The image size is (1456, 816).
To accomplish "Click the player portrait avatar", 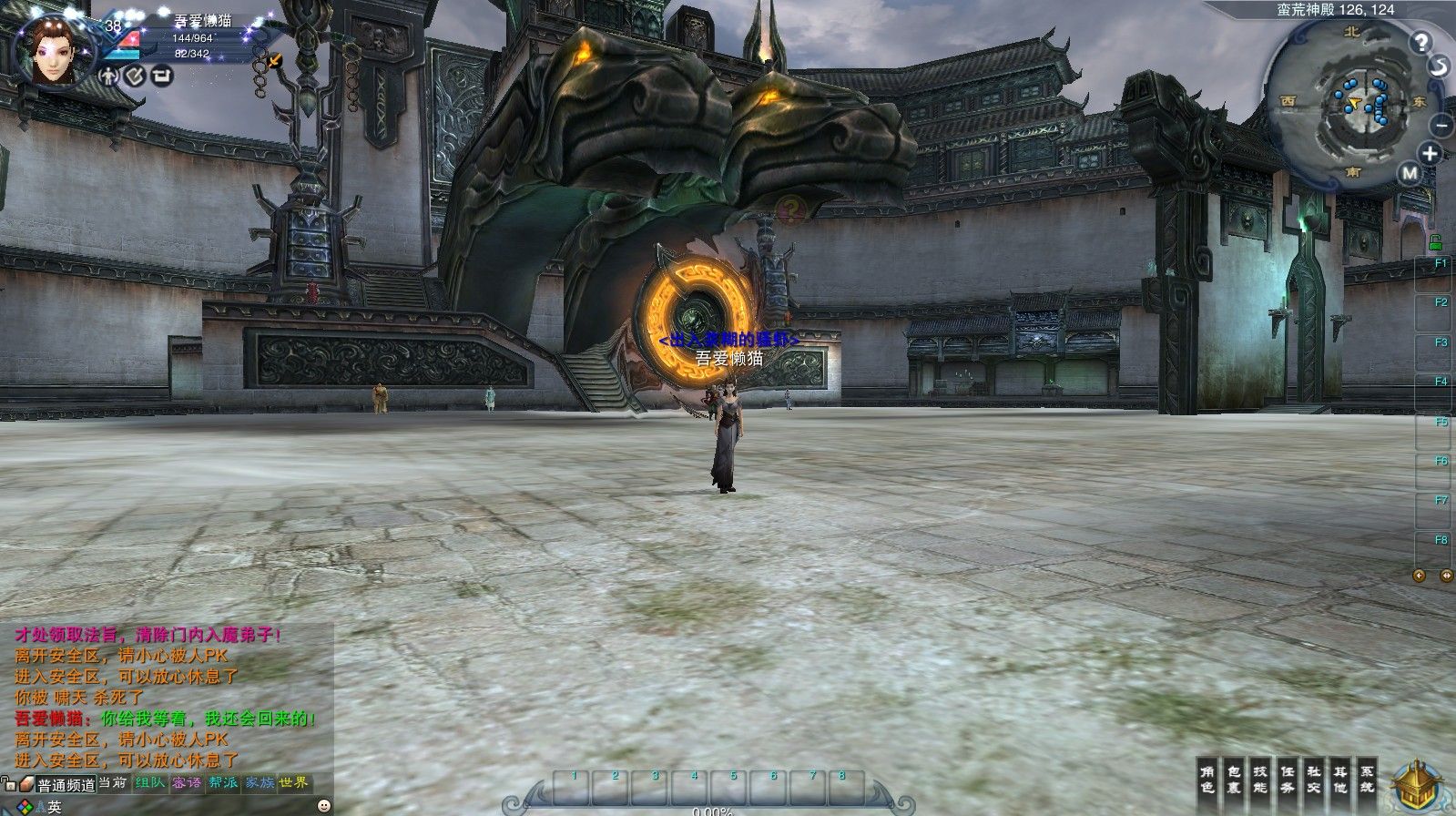I will [x=56, y=53].
